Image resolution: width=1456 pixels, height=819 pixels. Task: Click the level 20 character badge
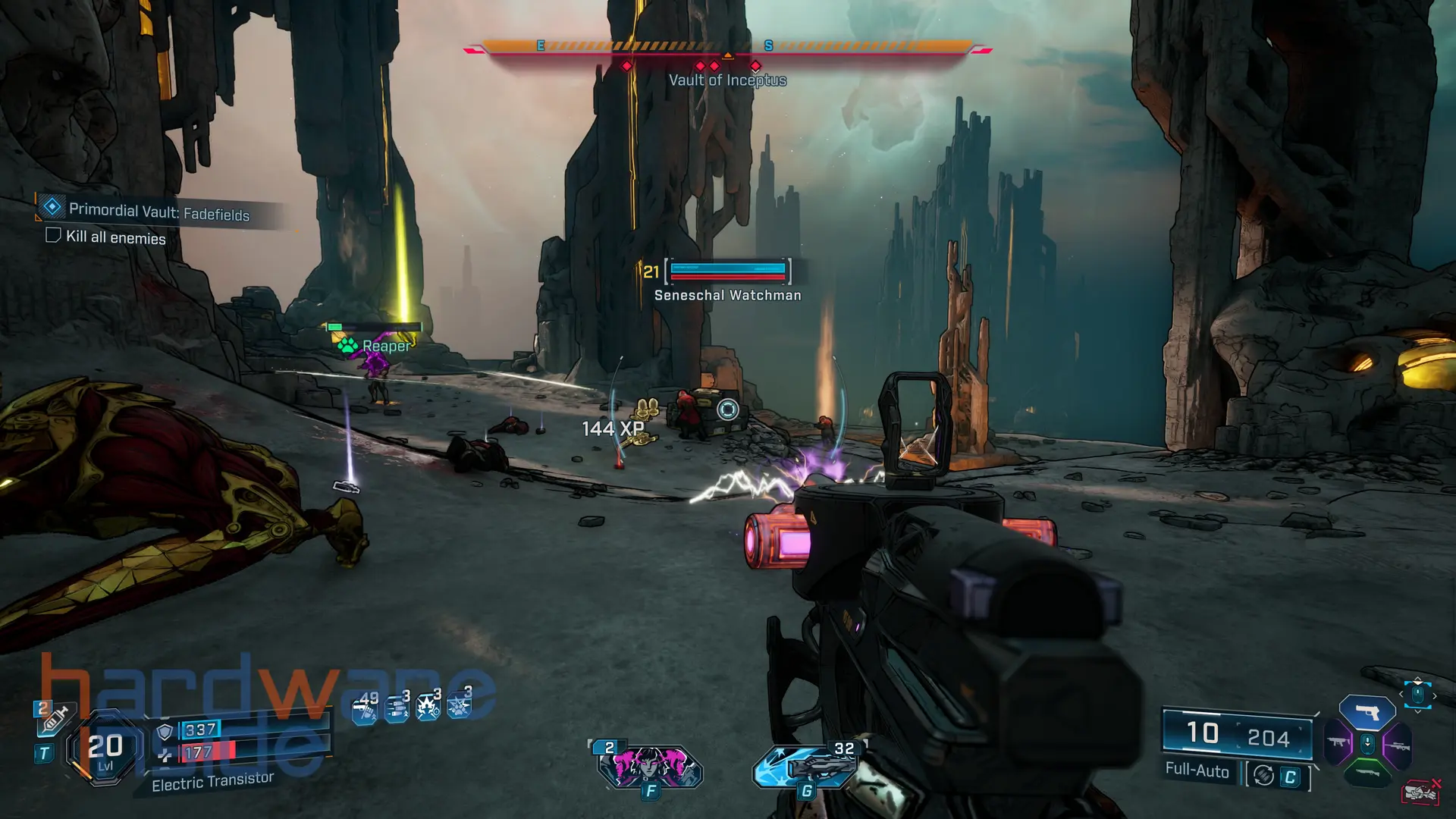[105, 748]
